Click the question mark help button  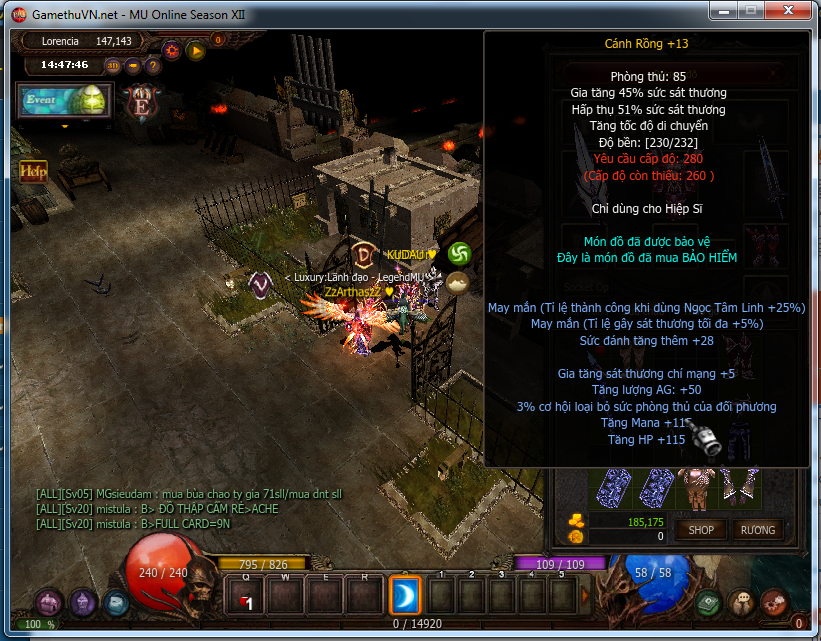point(153,65)
